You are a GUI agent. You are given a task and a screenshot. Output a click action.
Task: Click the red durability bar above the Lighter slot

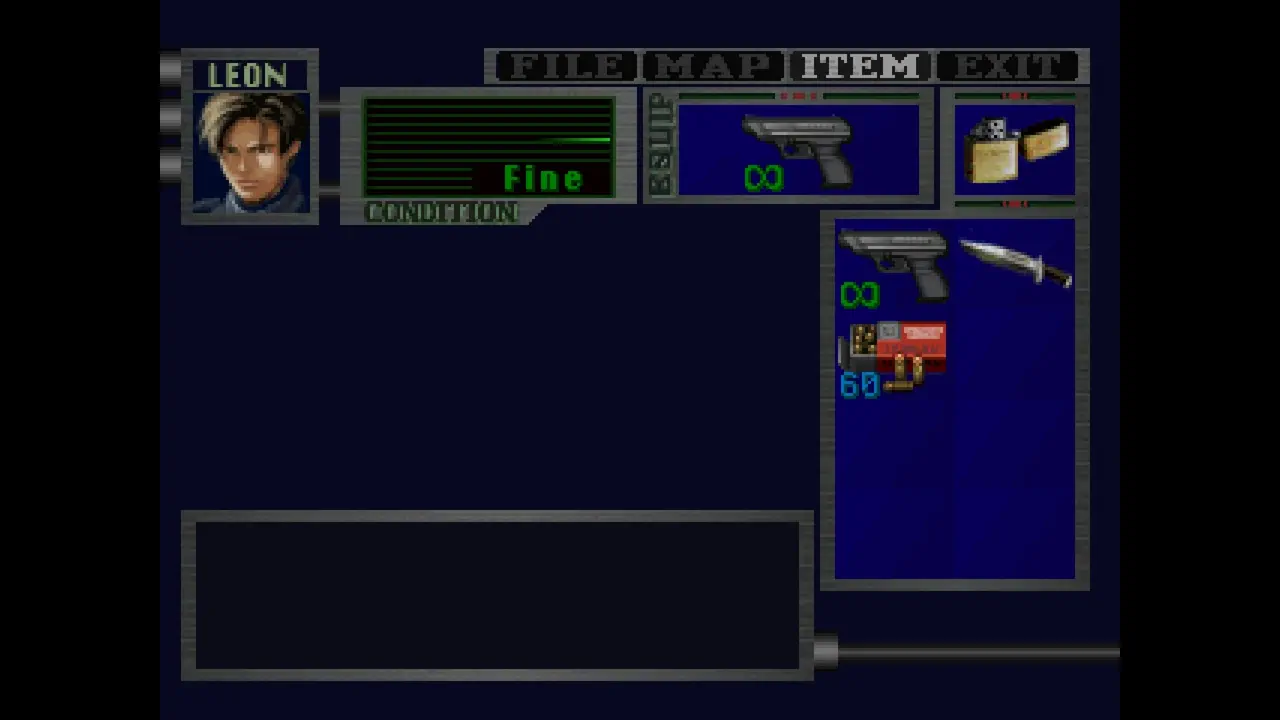coord(1013,96)
